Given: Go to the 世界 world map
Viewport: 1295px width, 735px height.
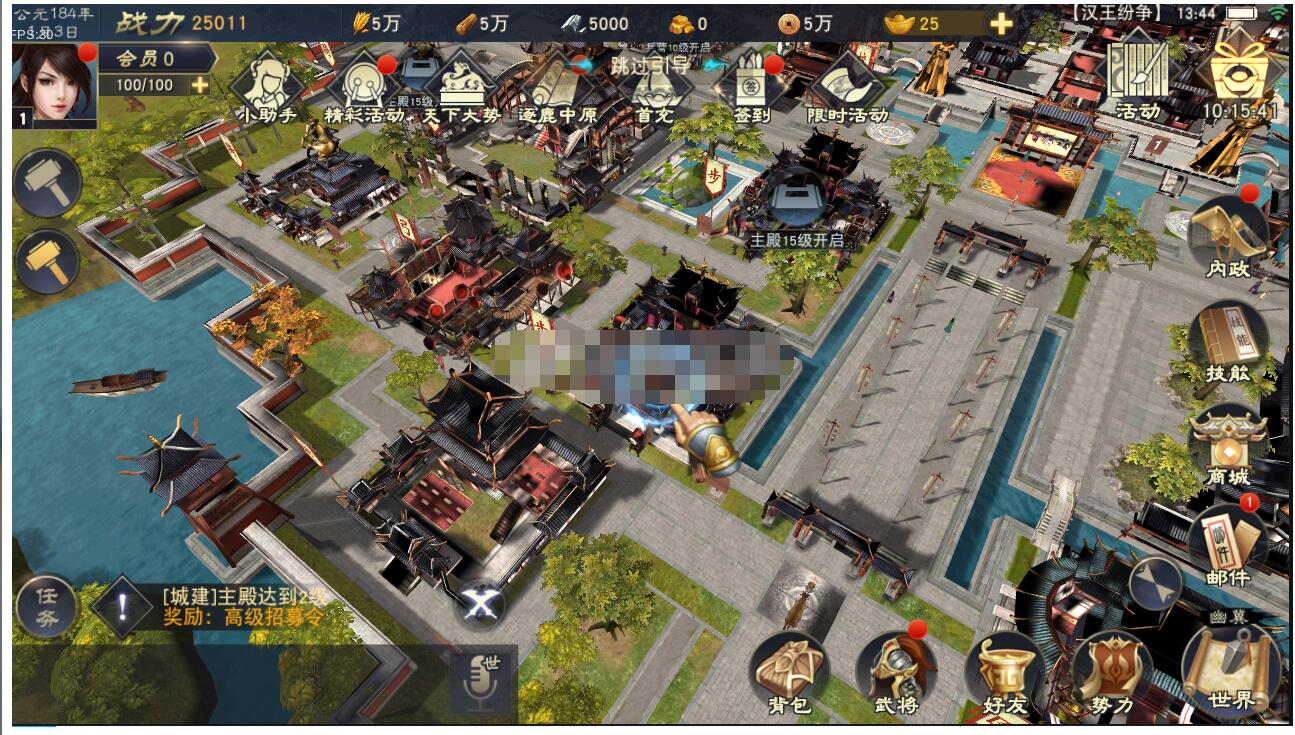Looking at the screenshot, I should (1230, 668).
